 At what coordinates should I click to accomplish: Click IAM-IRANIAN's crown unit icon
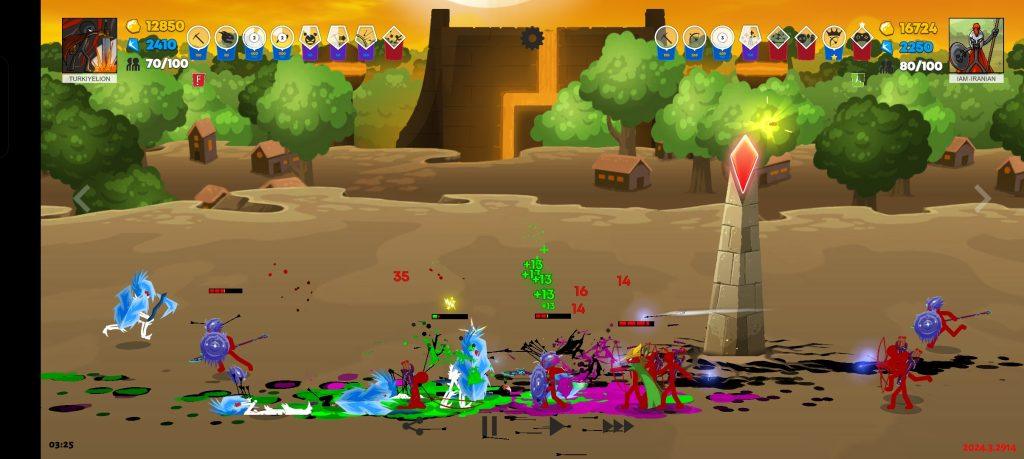pos(833,39)
